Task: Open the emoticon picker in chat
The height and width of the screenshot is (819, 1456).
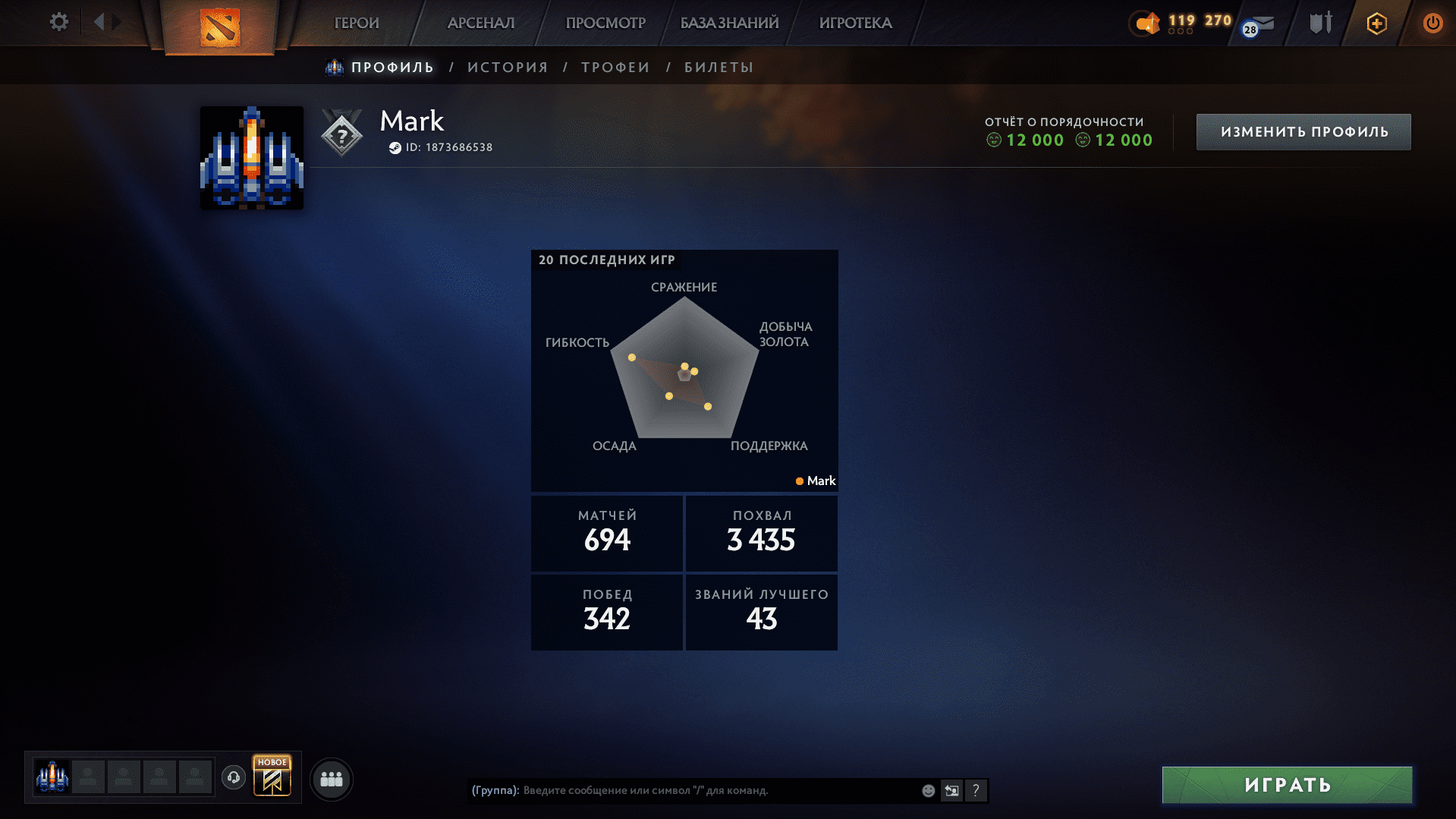Action: (x=927, y=790)
